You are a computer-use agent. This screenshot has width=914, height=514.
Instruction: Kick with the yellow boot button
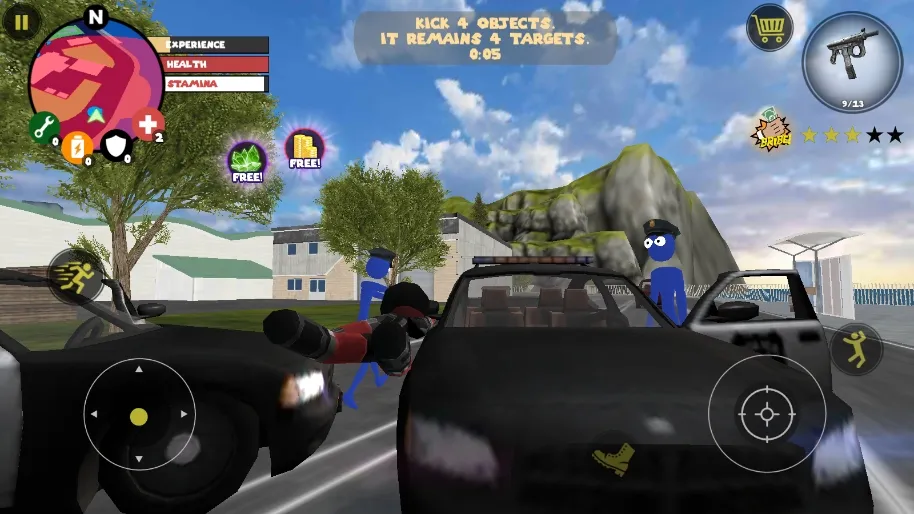[x=612, y=458]
